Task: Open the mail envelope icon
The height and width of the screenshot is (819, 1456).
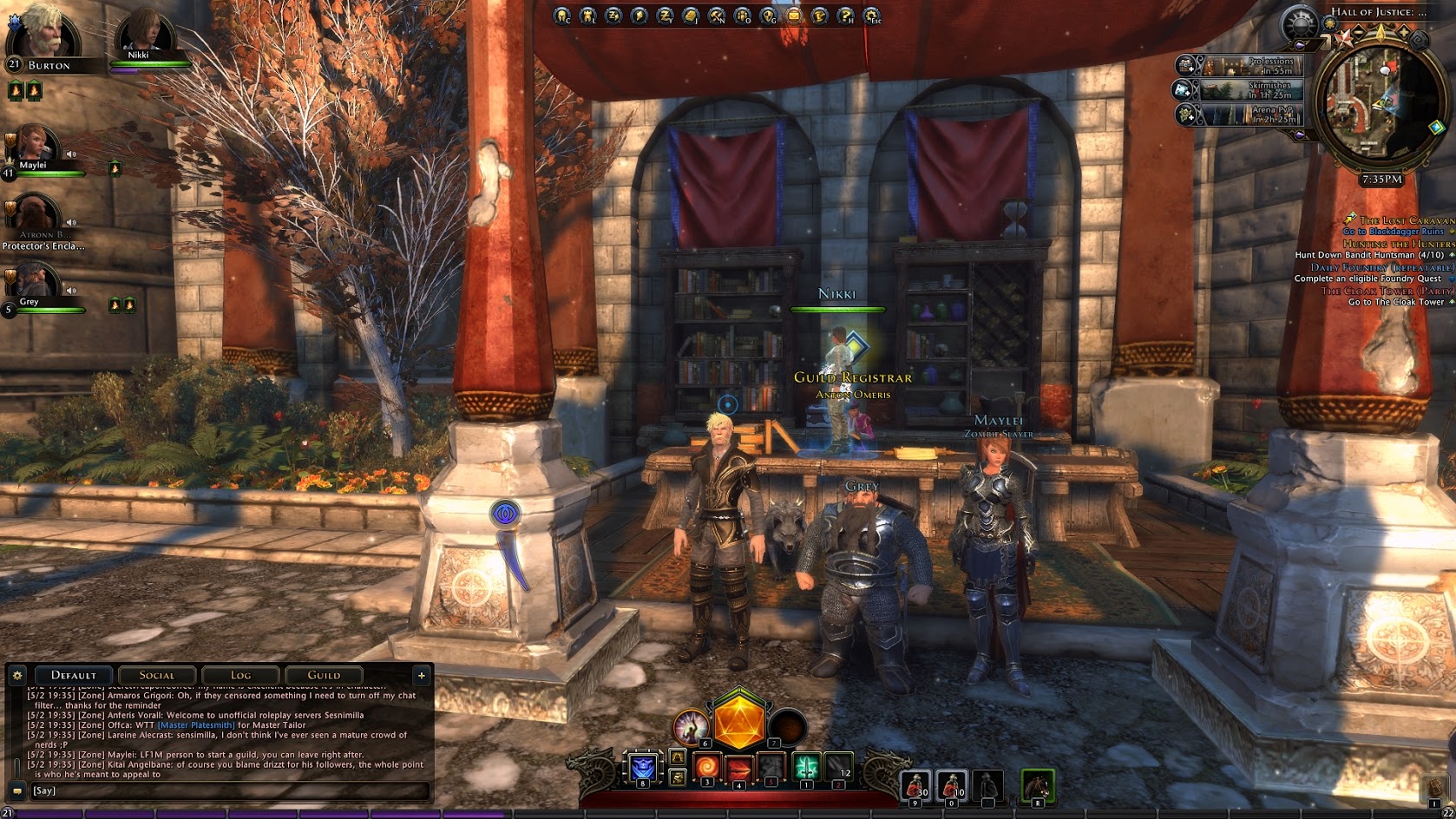Action: point(794,16)
